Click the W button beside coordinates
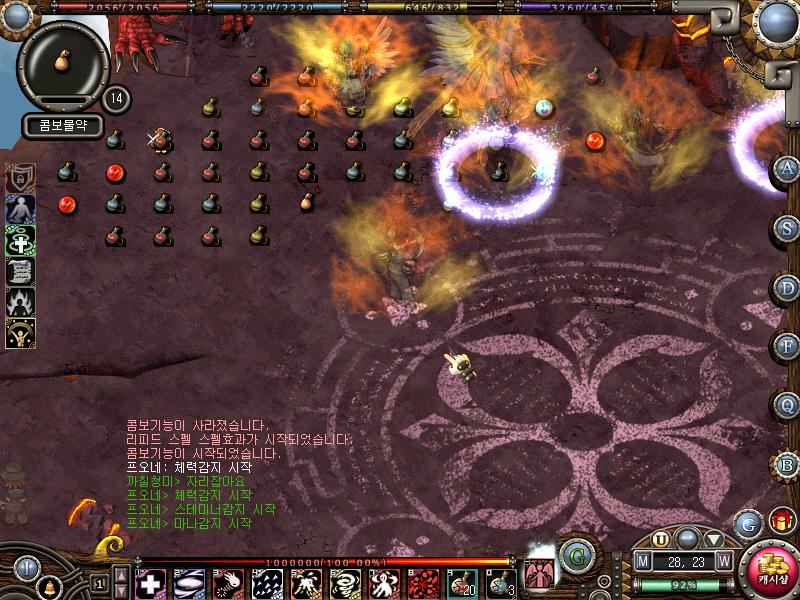The width and height of the screenshot is (800, 600). [723, 561]
